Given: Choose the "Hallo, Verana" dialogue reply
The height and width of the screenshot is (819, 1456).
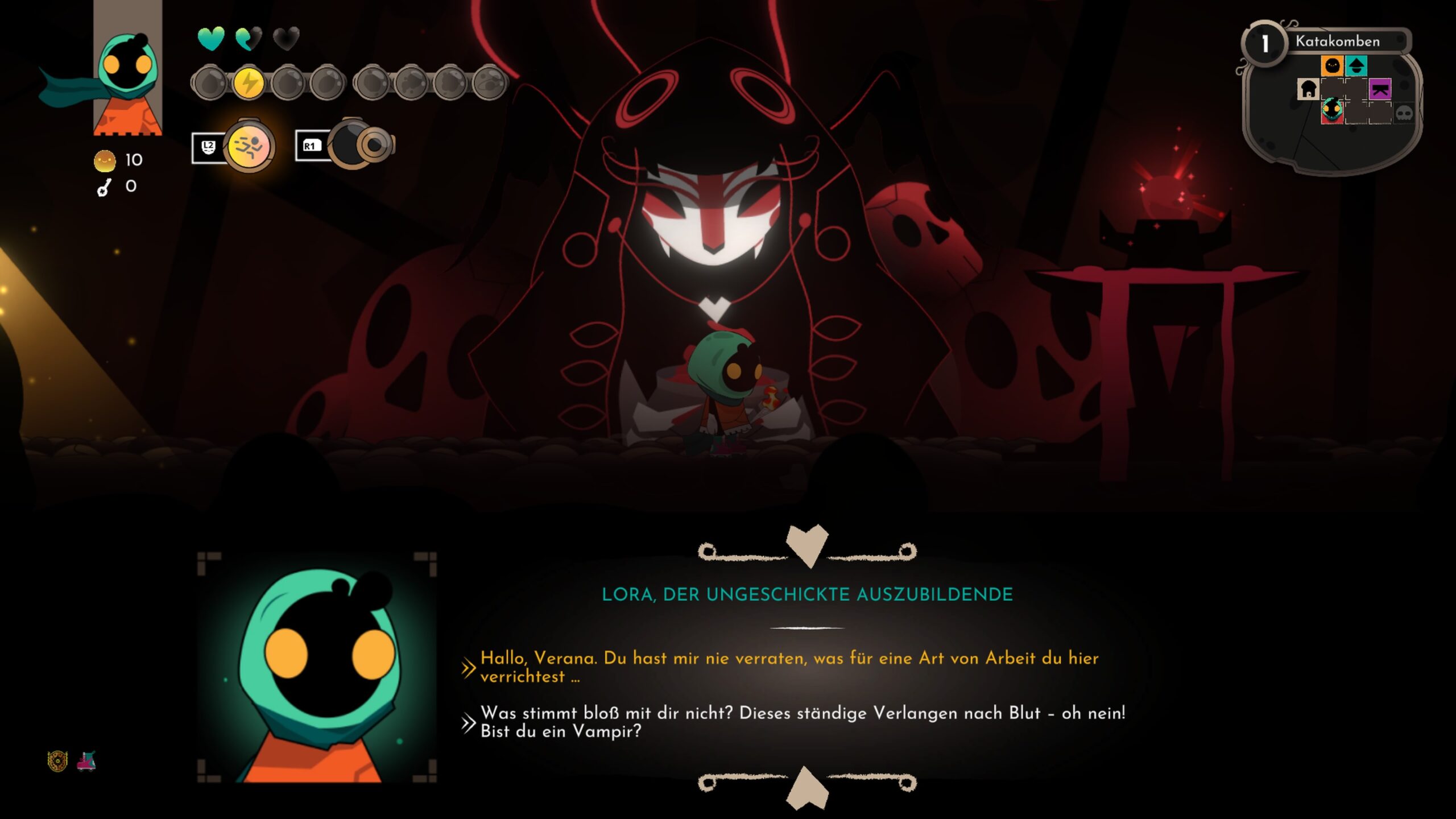Looking at the screenshot, I should click(788, 667).
